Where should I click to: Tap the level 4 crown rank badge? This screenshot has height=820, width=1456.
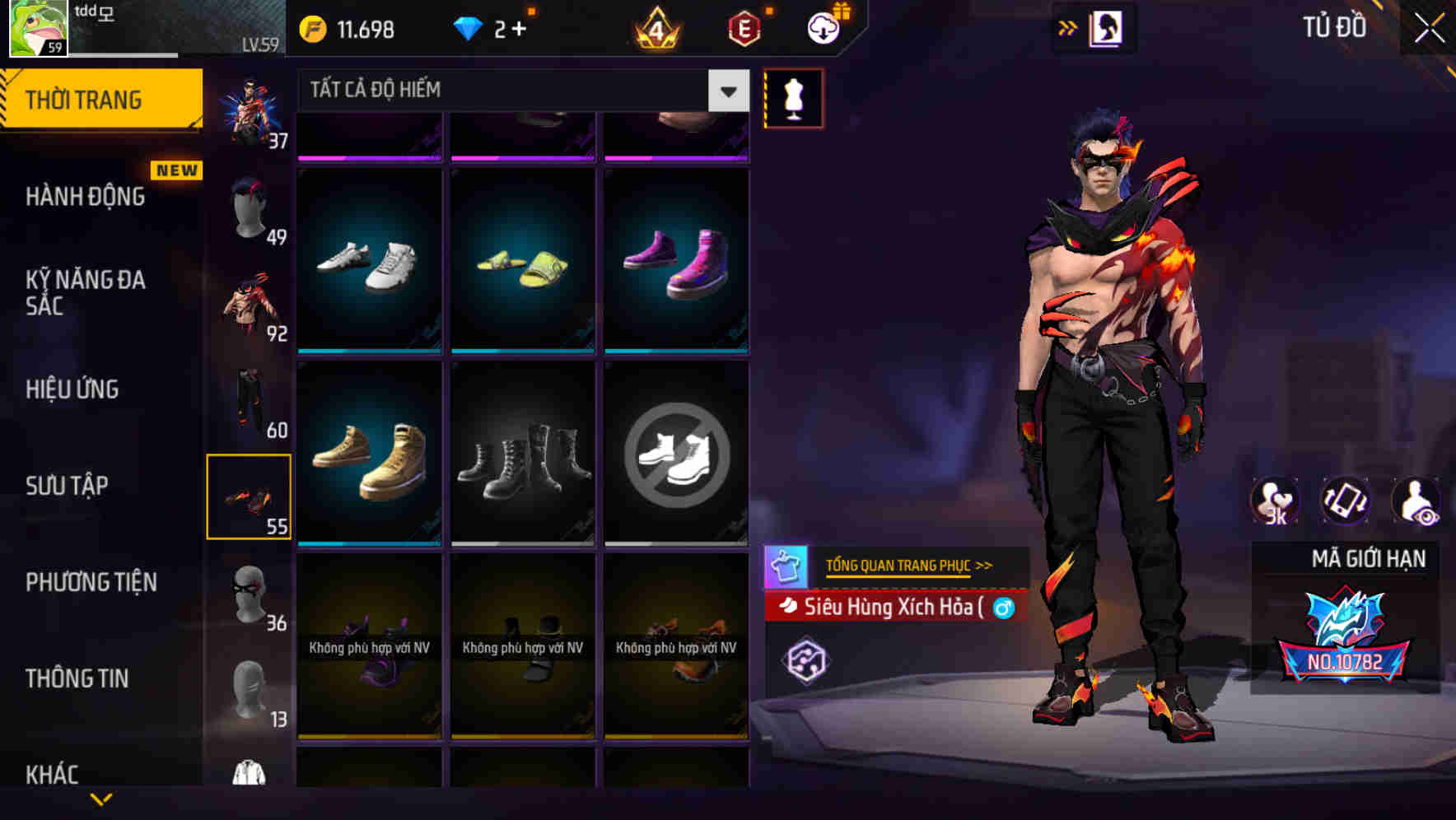point(655,28)
